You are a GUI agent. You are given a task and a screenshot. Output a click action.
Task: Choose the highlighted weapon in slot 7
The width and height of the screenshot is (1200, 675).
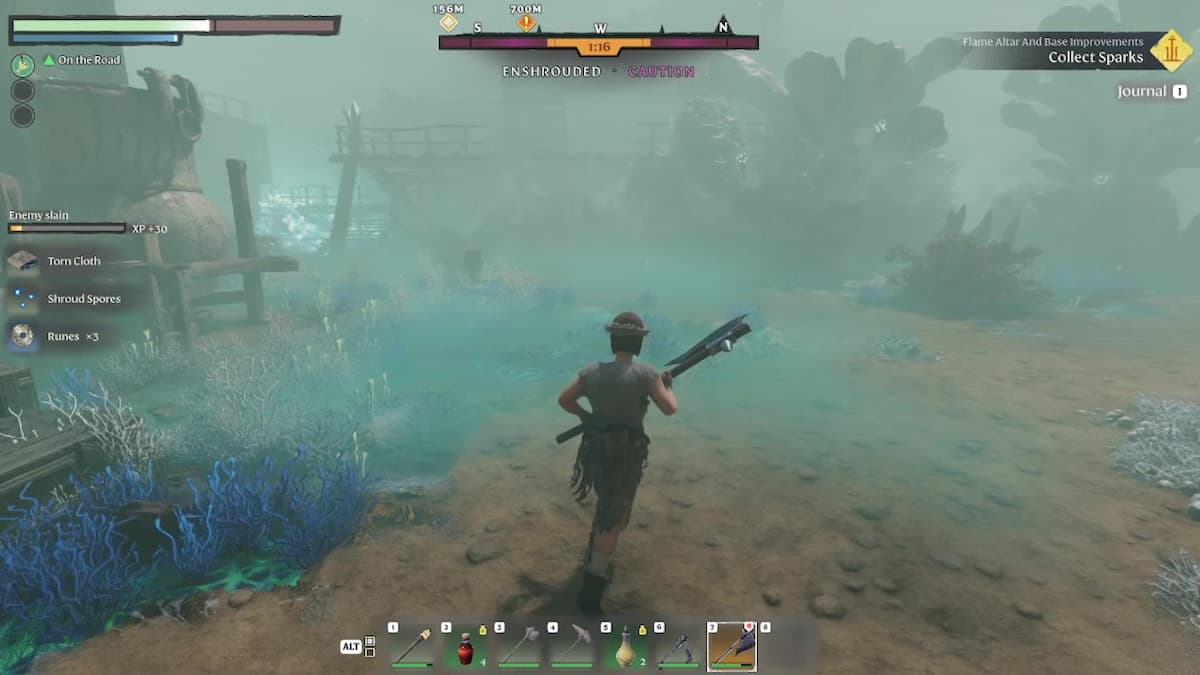[732, 646]
